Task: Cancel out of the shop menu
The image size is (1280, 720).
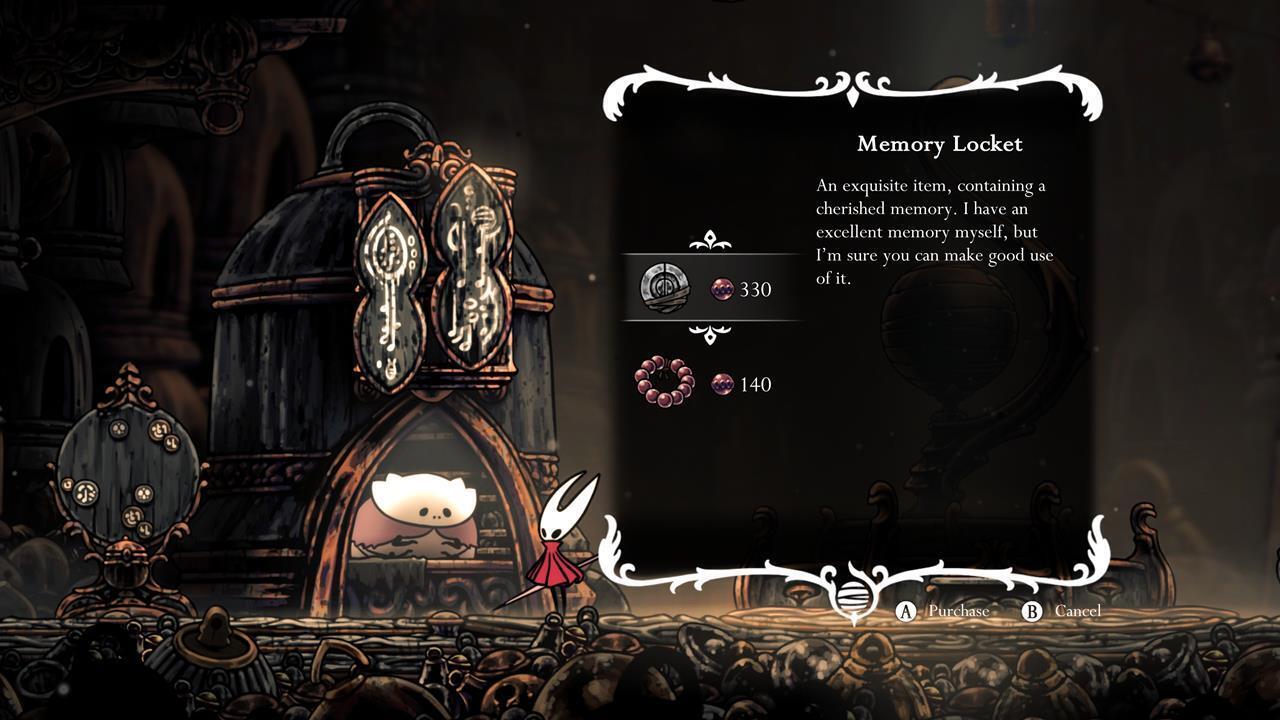Action: [x=1062, y=611]
